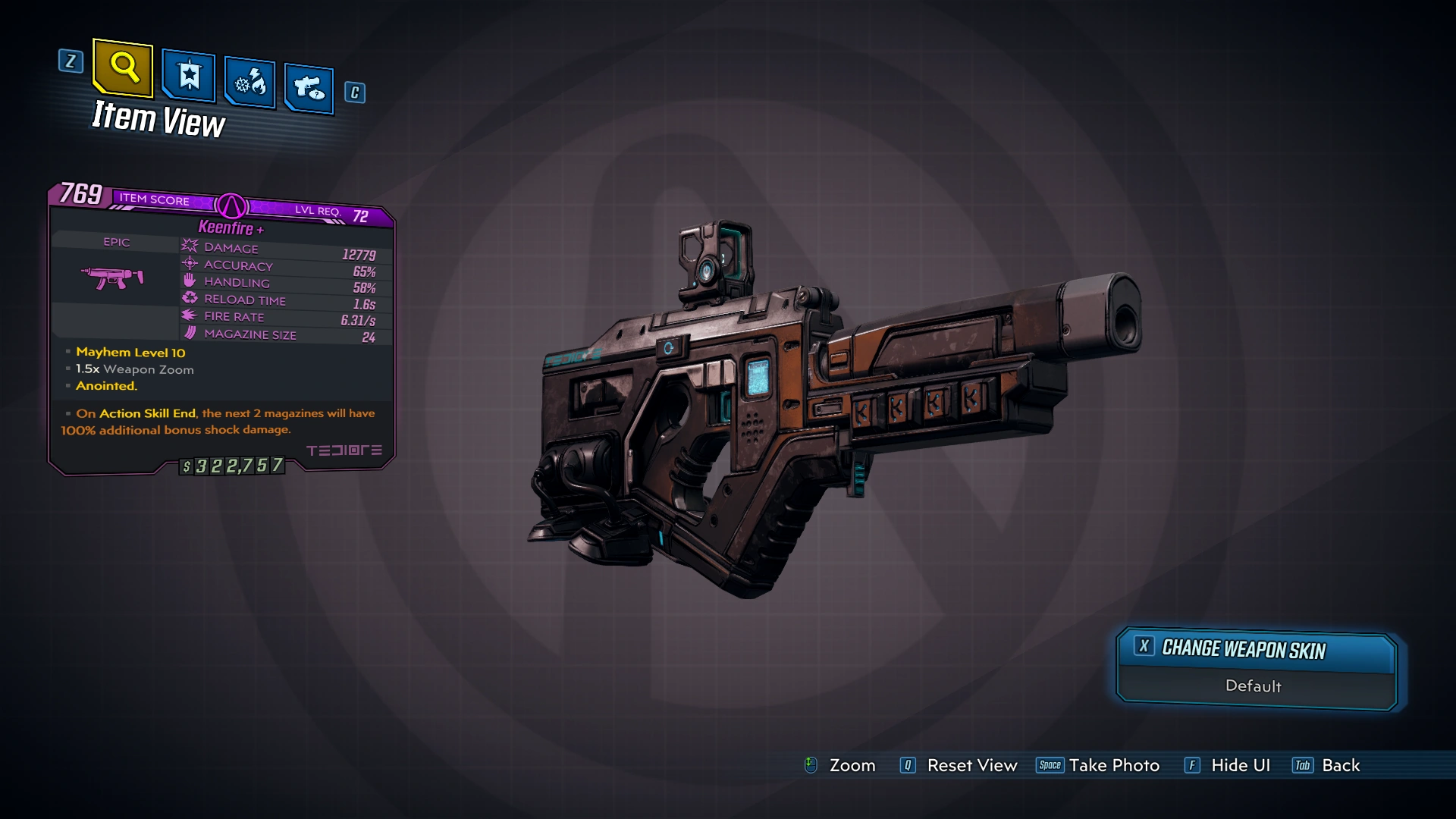Switch to the star badge tab

tap(189, 76)
